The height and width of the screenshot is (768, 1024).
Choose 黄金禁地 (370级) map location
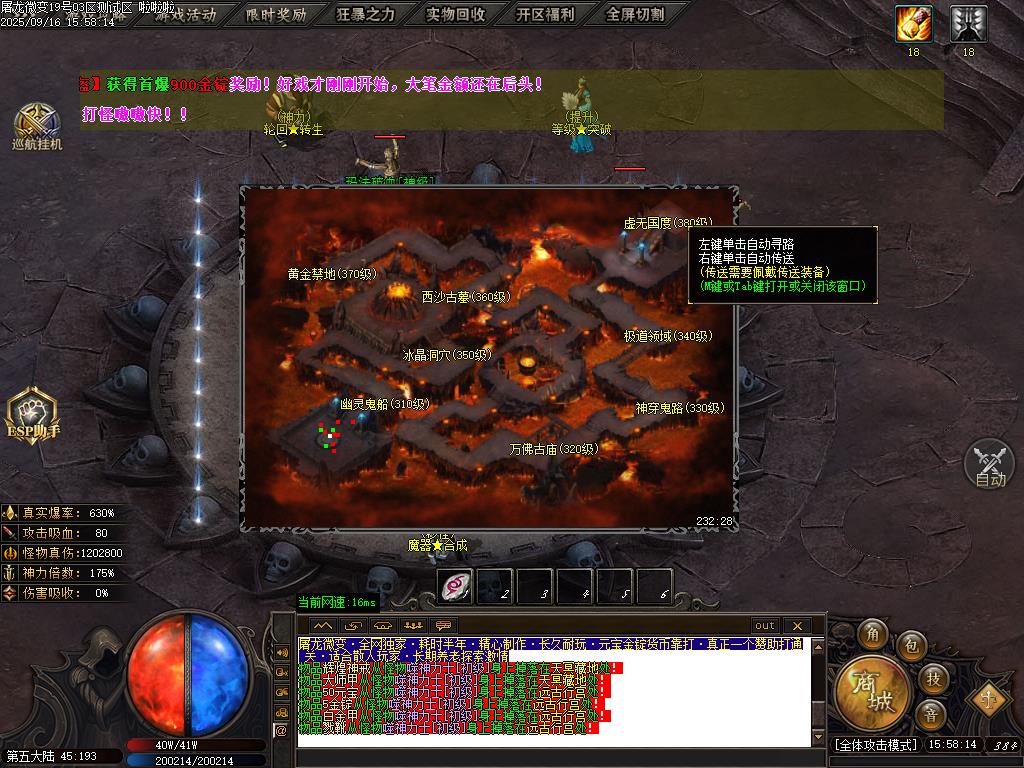coord(331,273)
